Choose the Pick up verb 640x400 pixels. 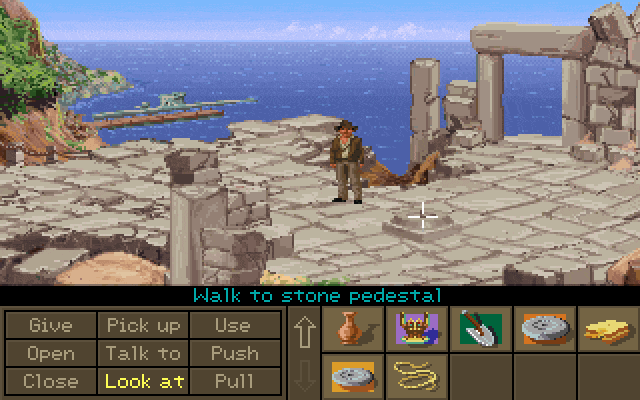click(143, 326)
